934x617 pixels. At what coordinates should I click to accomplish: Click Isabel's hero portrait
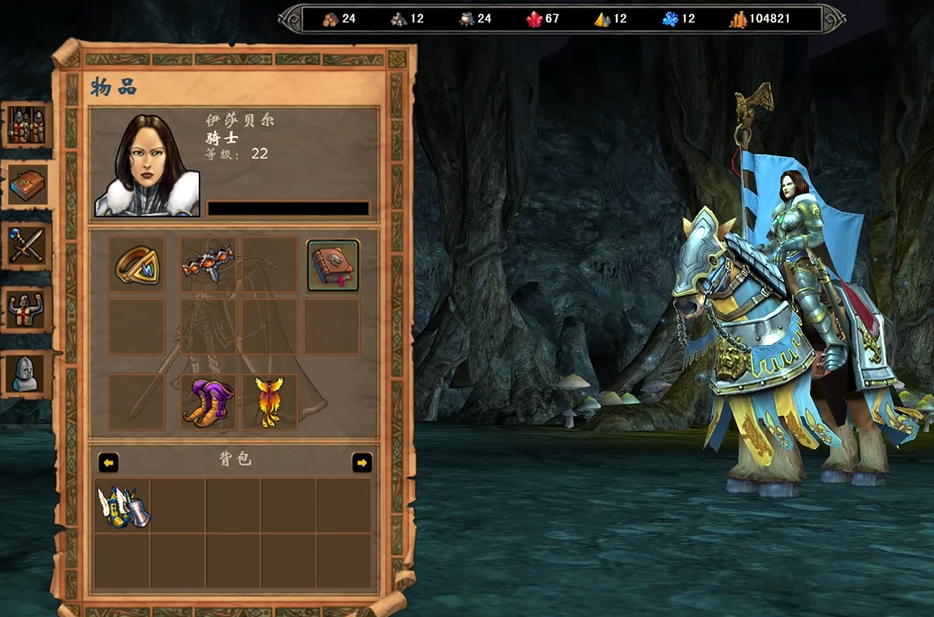point(148,166)
